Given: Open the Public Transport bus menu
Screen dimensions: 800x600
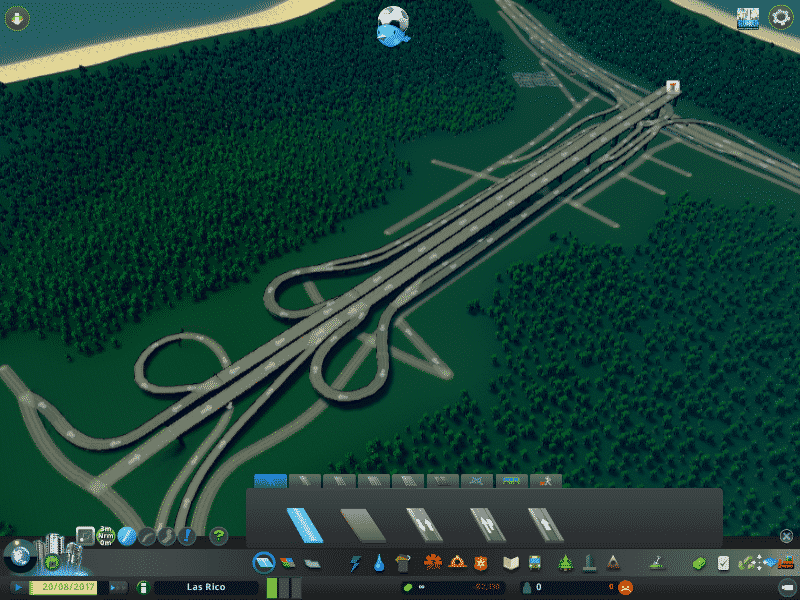Looking at the screenshot, I should [535, 563].
